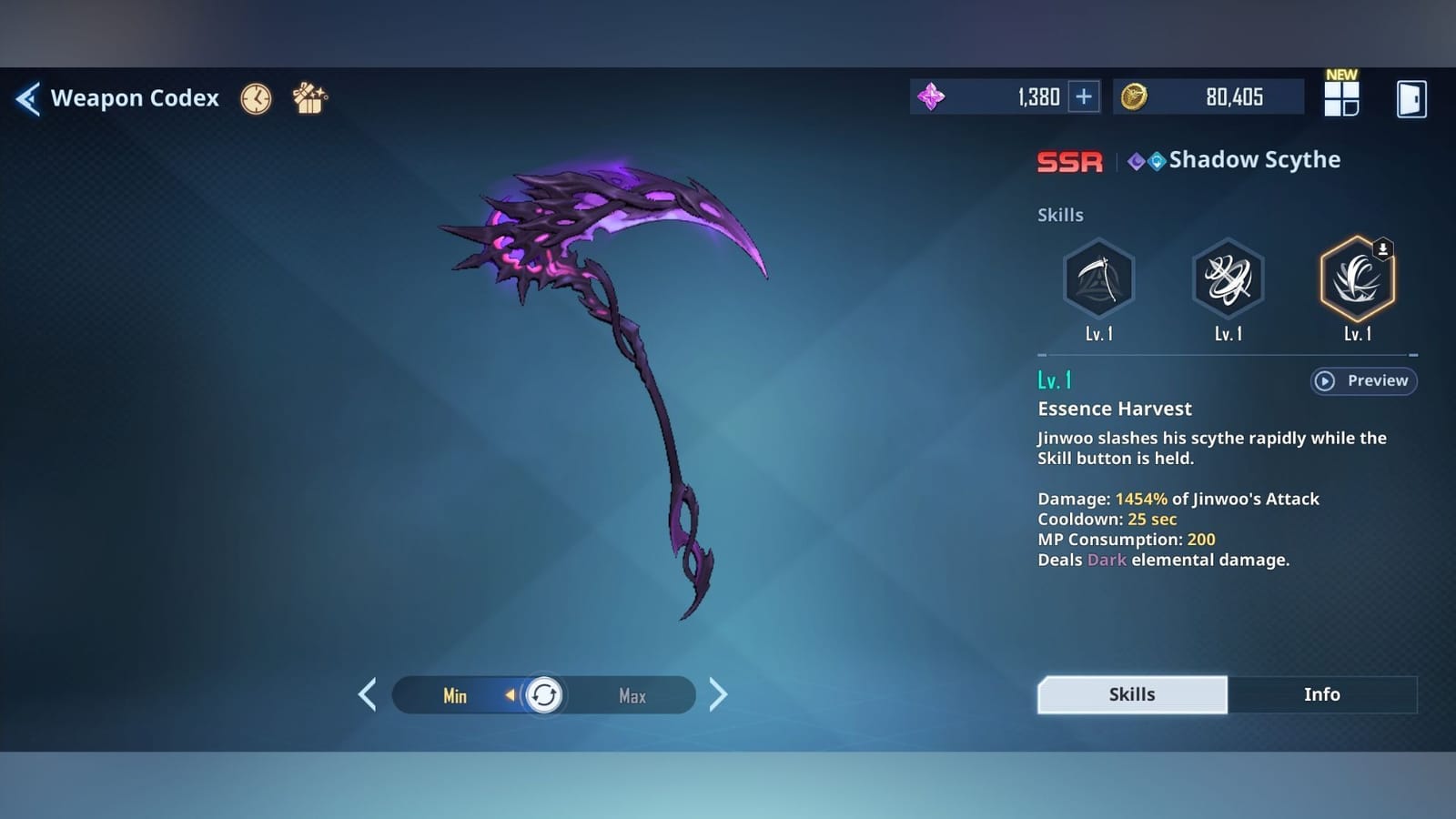Toggle the weapon level reset switch

tap(543, 695)
